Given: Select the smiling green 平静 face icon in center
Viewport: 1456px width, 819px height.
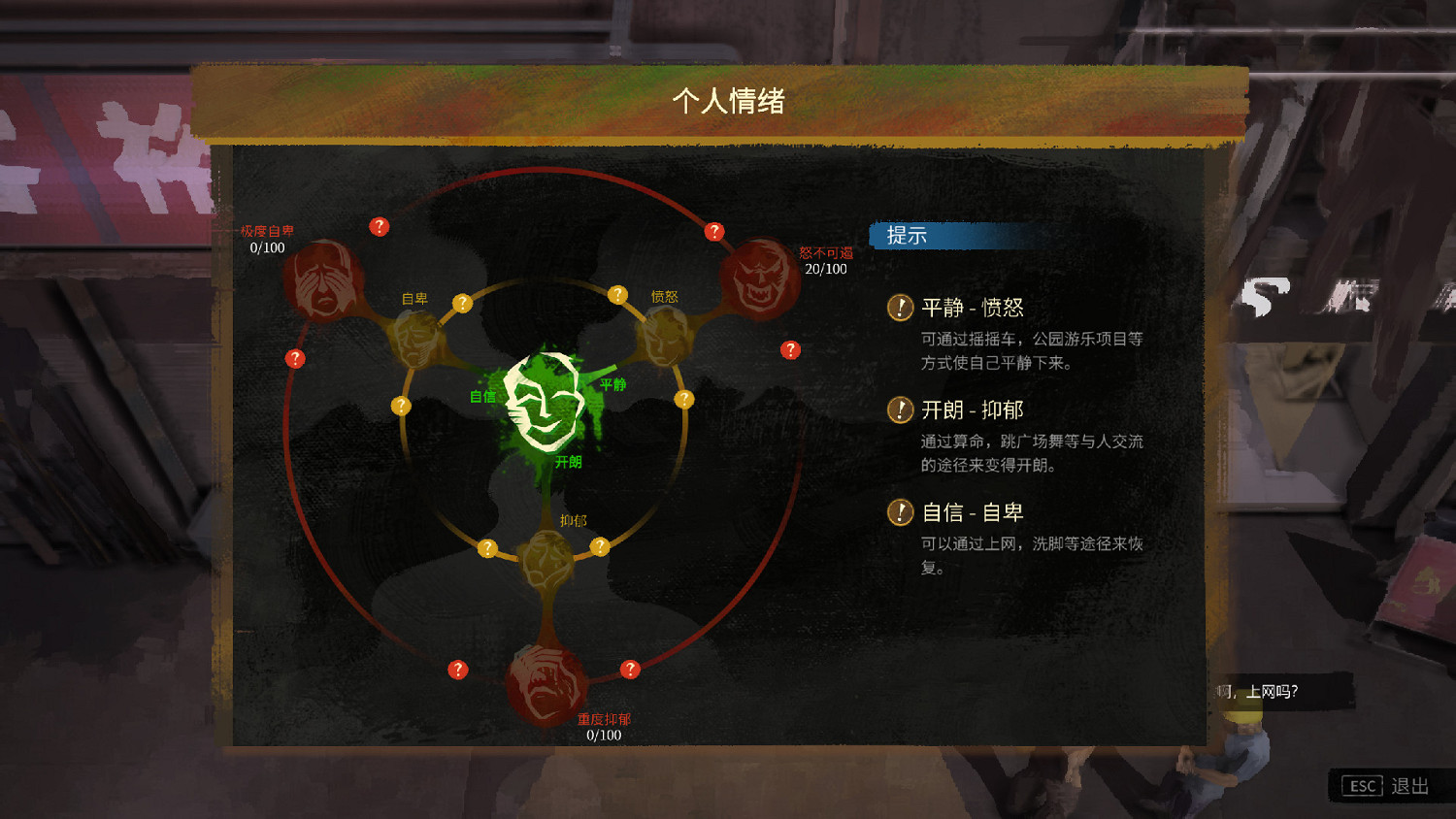Looking at the screenshot, I should pyautogui.click(x=544, y=403).
